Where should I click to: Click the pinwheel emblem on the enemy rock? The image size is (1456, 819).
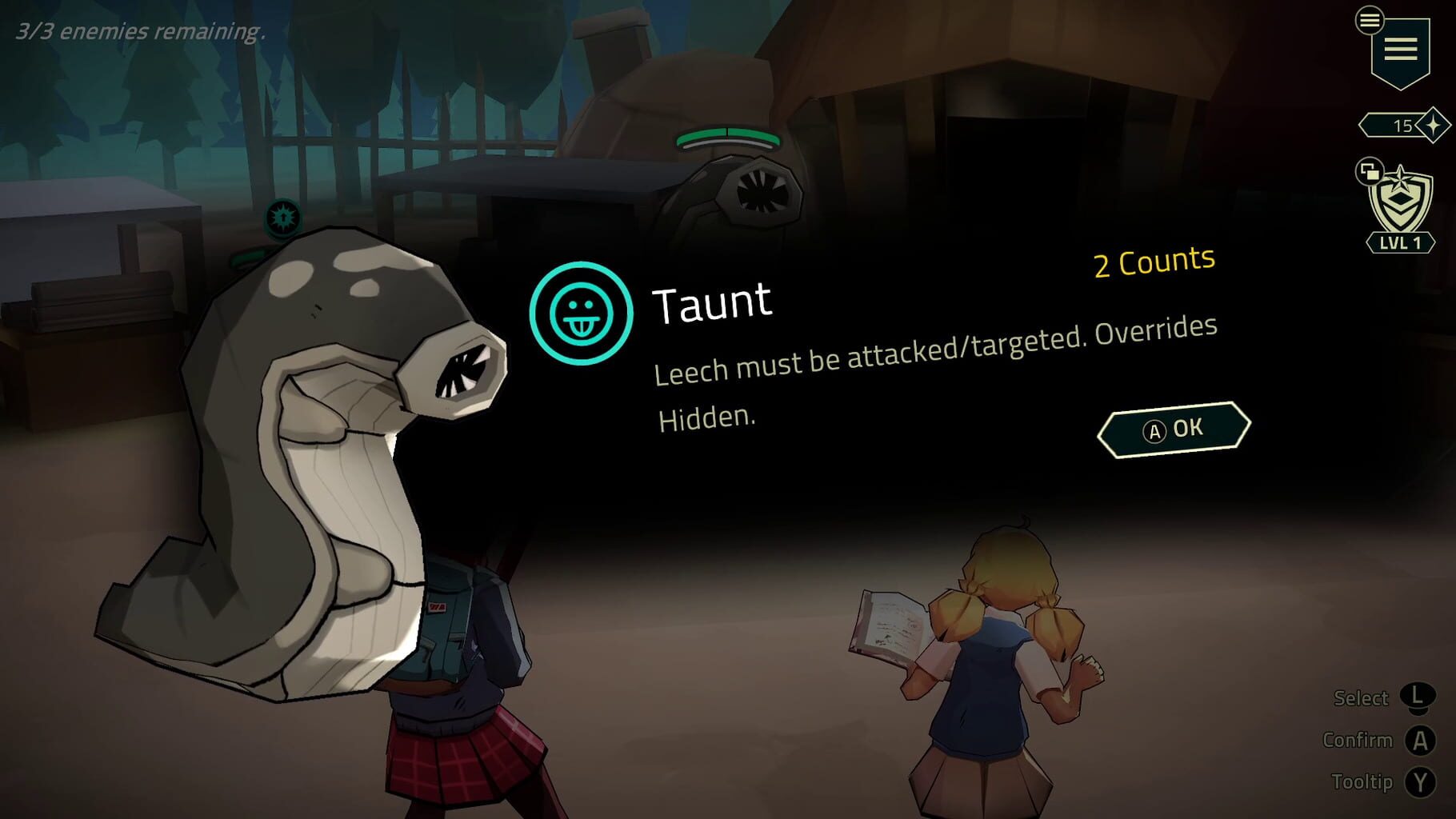(764, 189)
